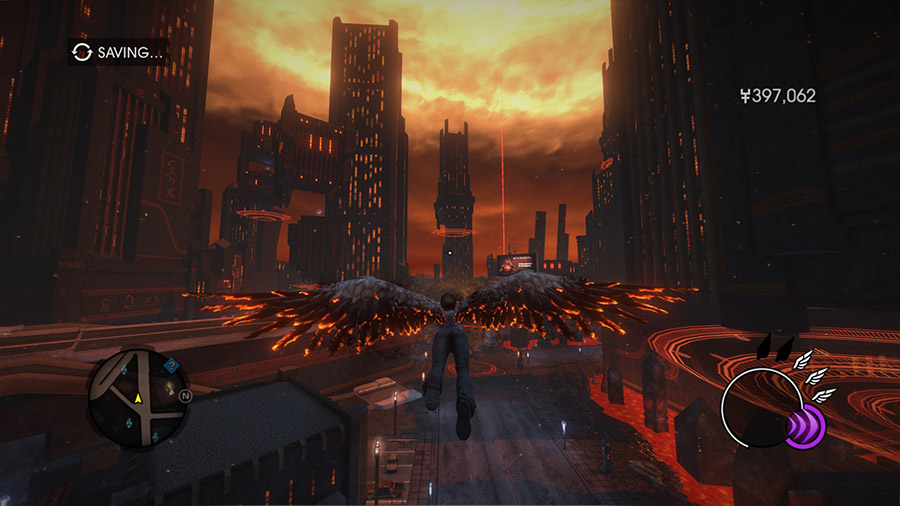Select the blue question mark map marker
Image resolution: width=900 pixels, height=506 pixels.
tap(171, 365)
